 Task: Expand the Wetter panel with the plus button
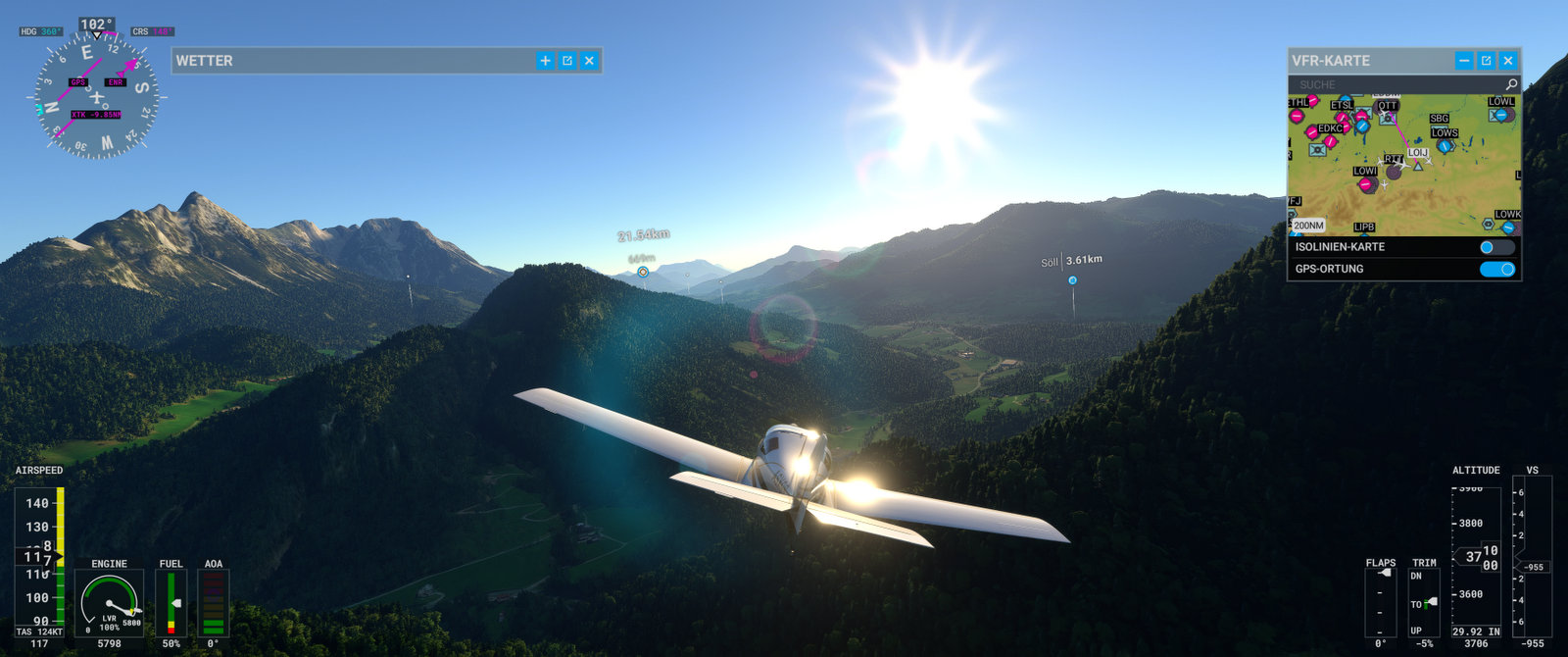pyautogui.click(x=545, y=61)
